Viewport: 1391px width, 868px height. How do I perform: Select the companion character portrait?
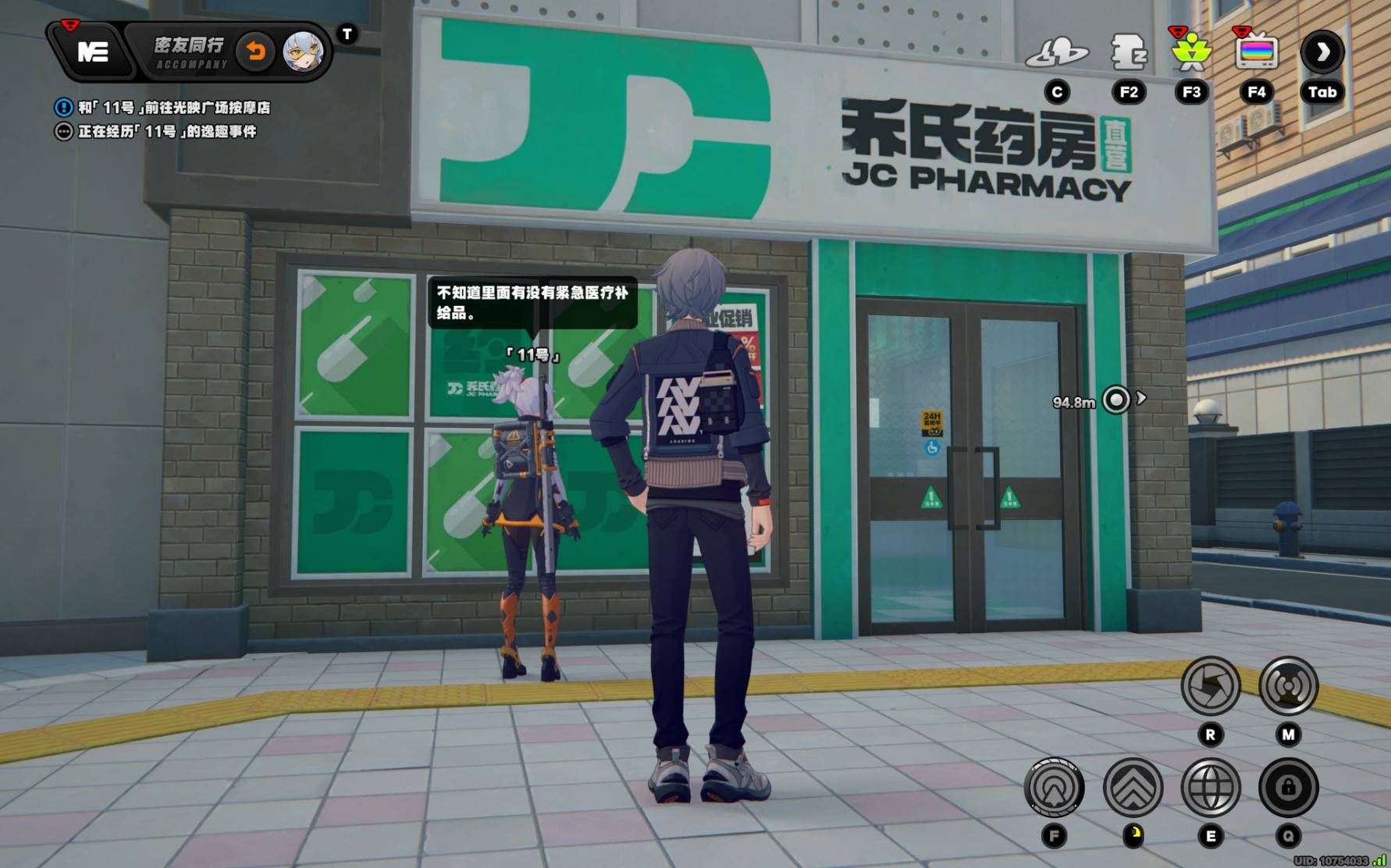coord(302,52)
